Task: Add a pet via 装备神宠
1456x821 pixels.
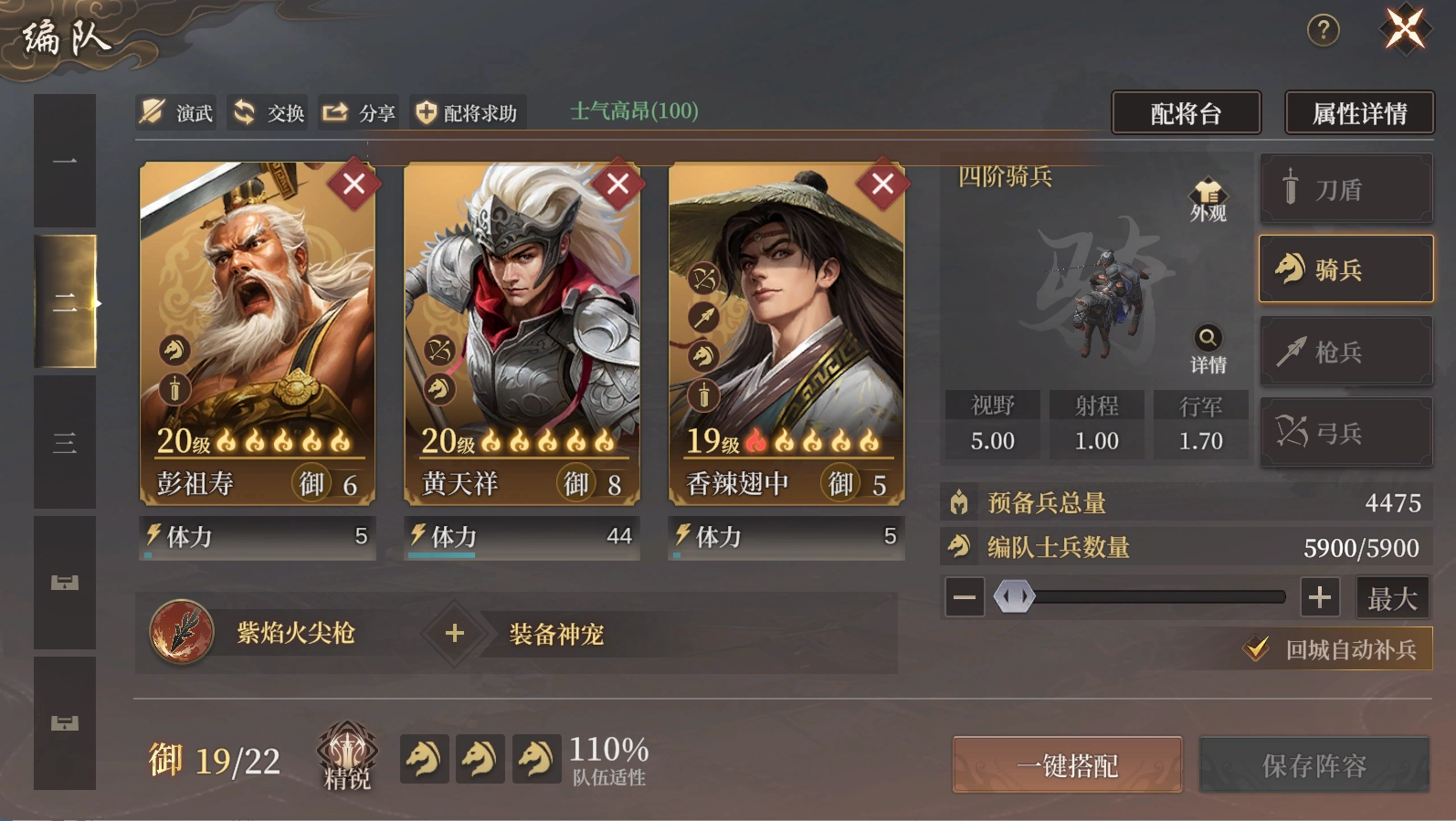Action: click(455, 633)
